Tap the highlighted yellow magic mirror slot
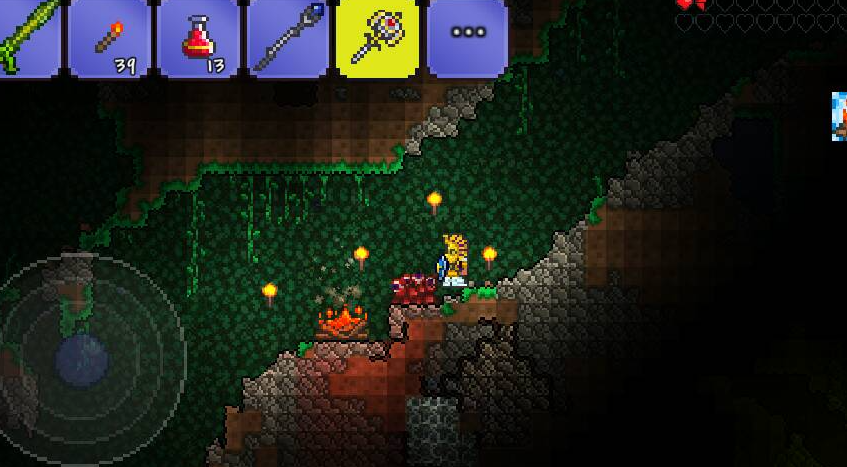This screenshot has height=467, width=847. pos(377,38)
